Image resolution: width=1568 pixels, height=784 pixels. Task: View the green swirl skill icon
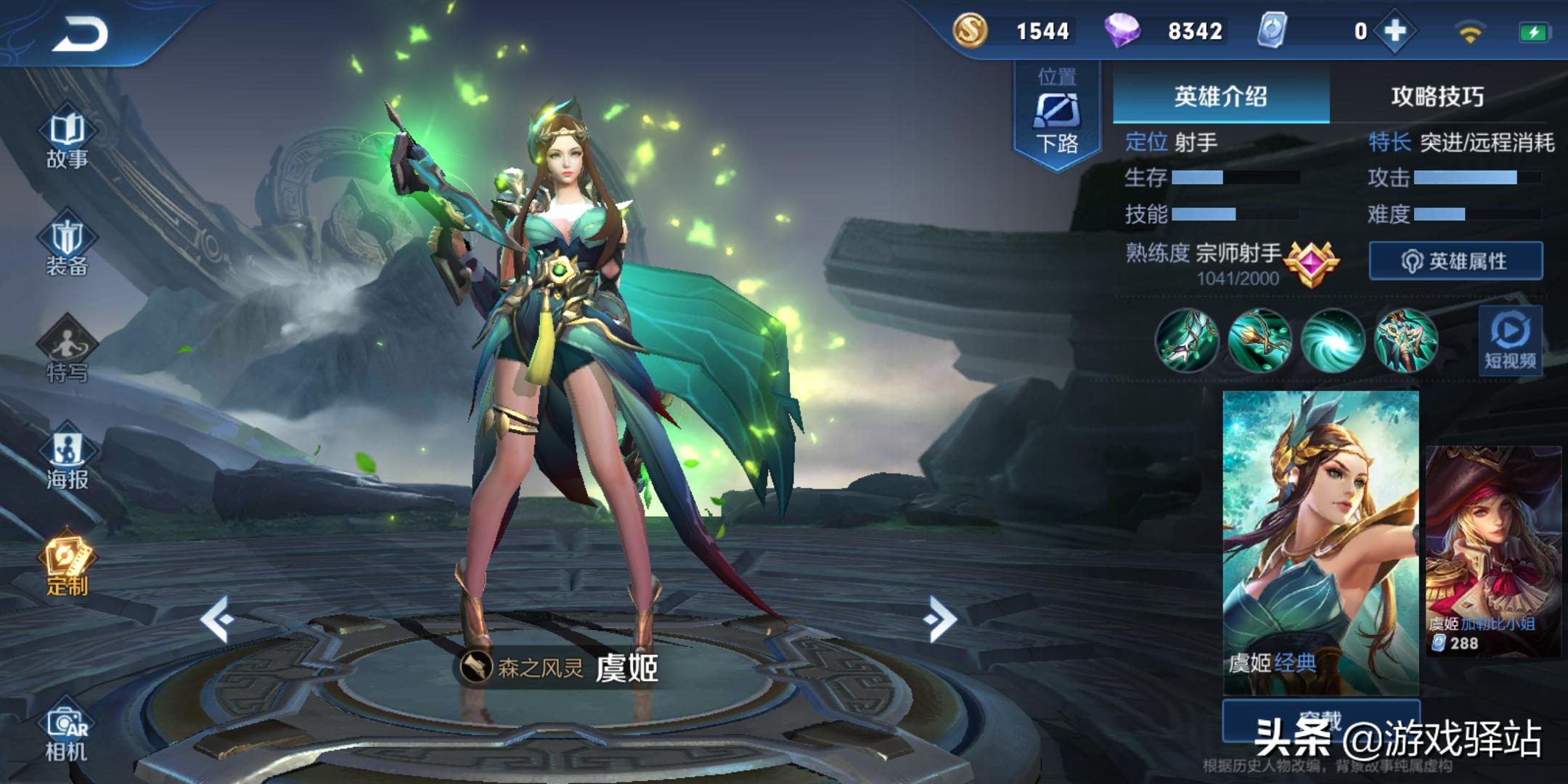1332,340
